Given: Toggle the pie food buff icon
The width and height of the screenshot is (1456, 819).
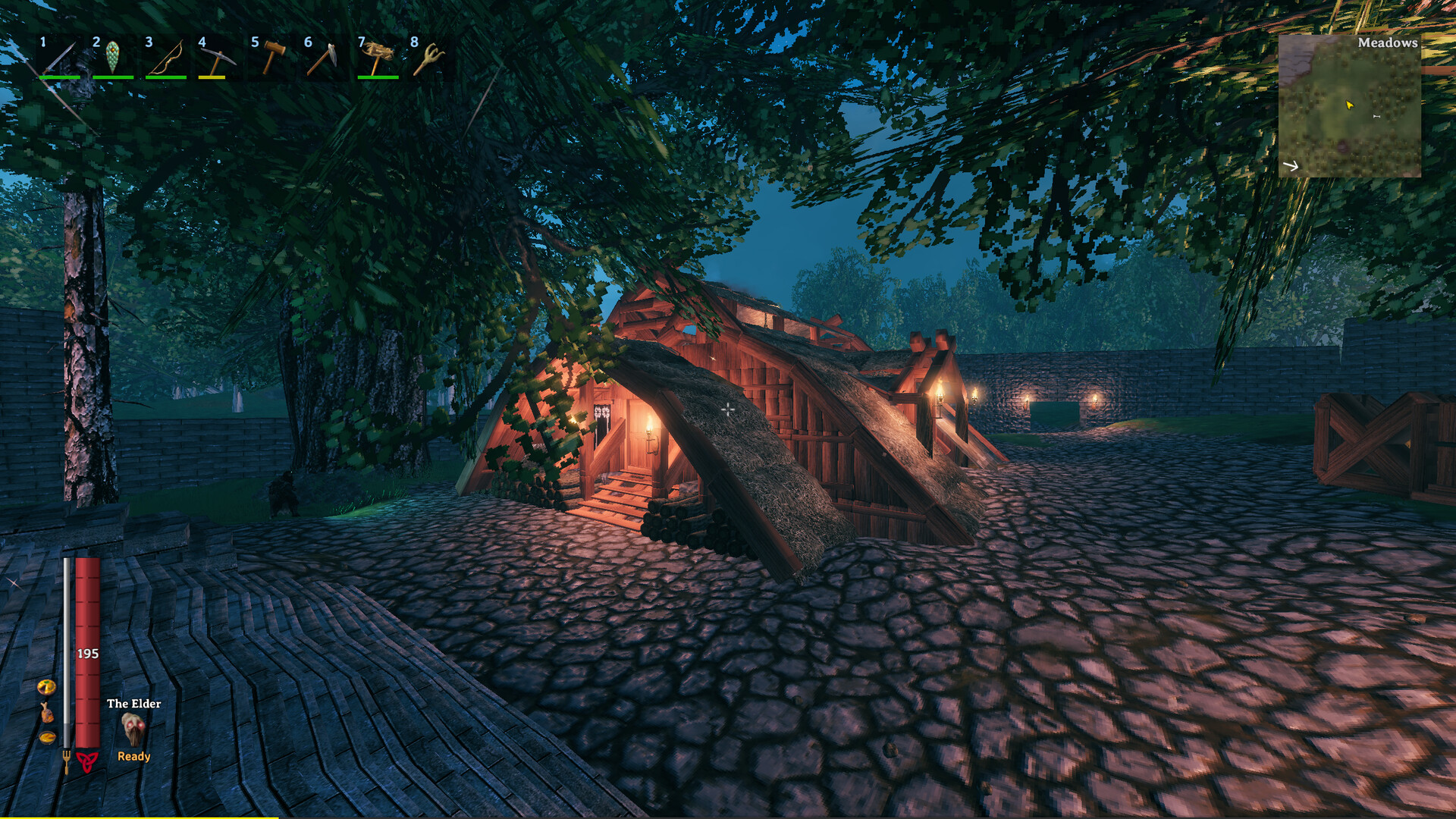Looking at the screenshot, I should [46, 688].
